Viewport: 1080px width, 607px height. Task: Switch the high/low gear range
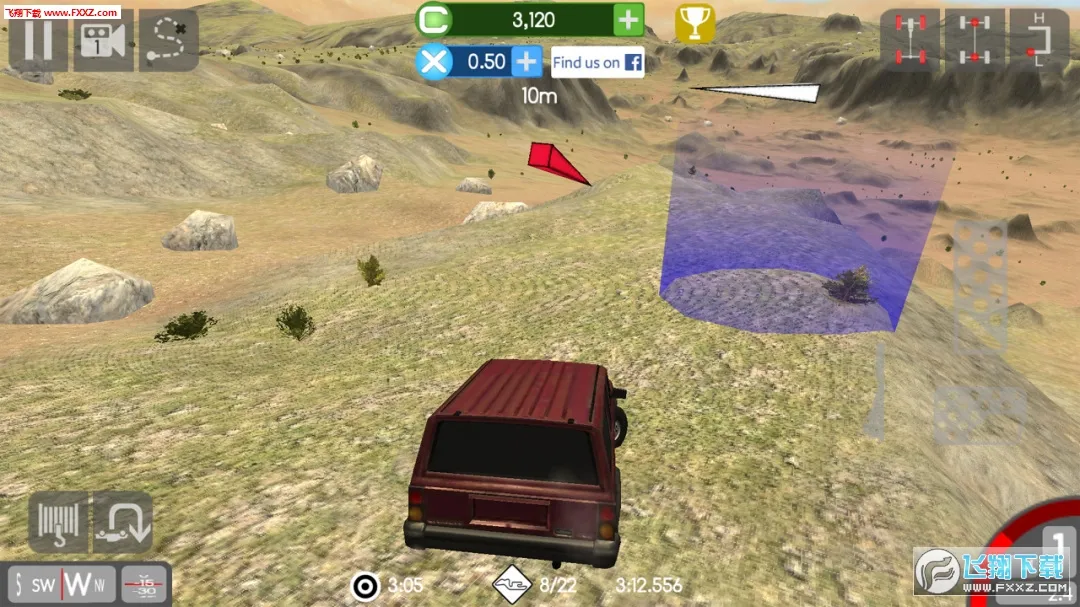pyautogui.click(x=1039, y=40)
